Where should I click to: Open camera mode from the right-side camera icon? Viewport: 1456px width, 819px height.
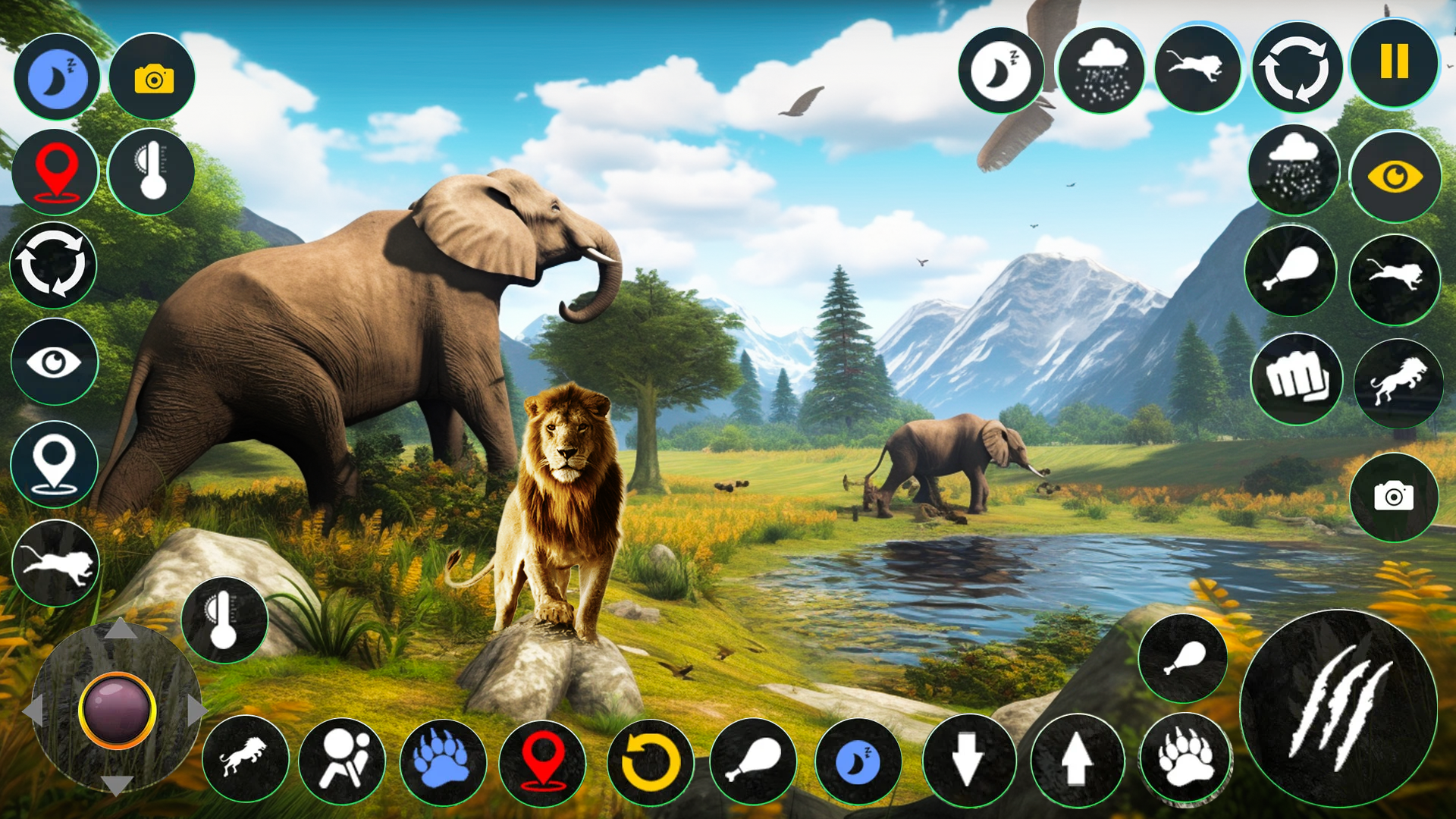(1395, 497)
